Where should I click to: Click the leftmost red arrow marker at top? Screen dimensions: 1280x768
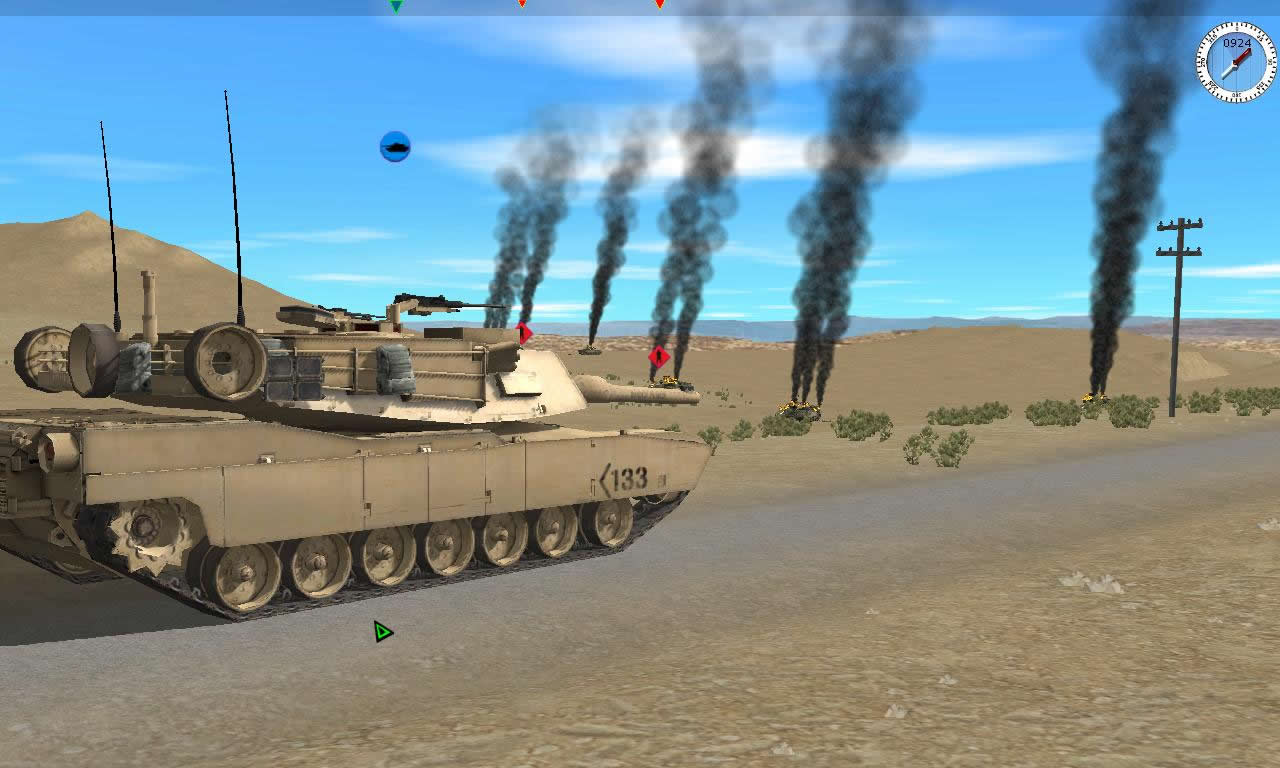click(524, 4)
